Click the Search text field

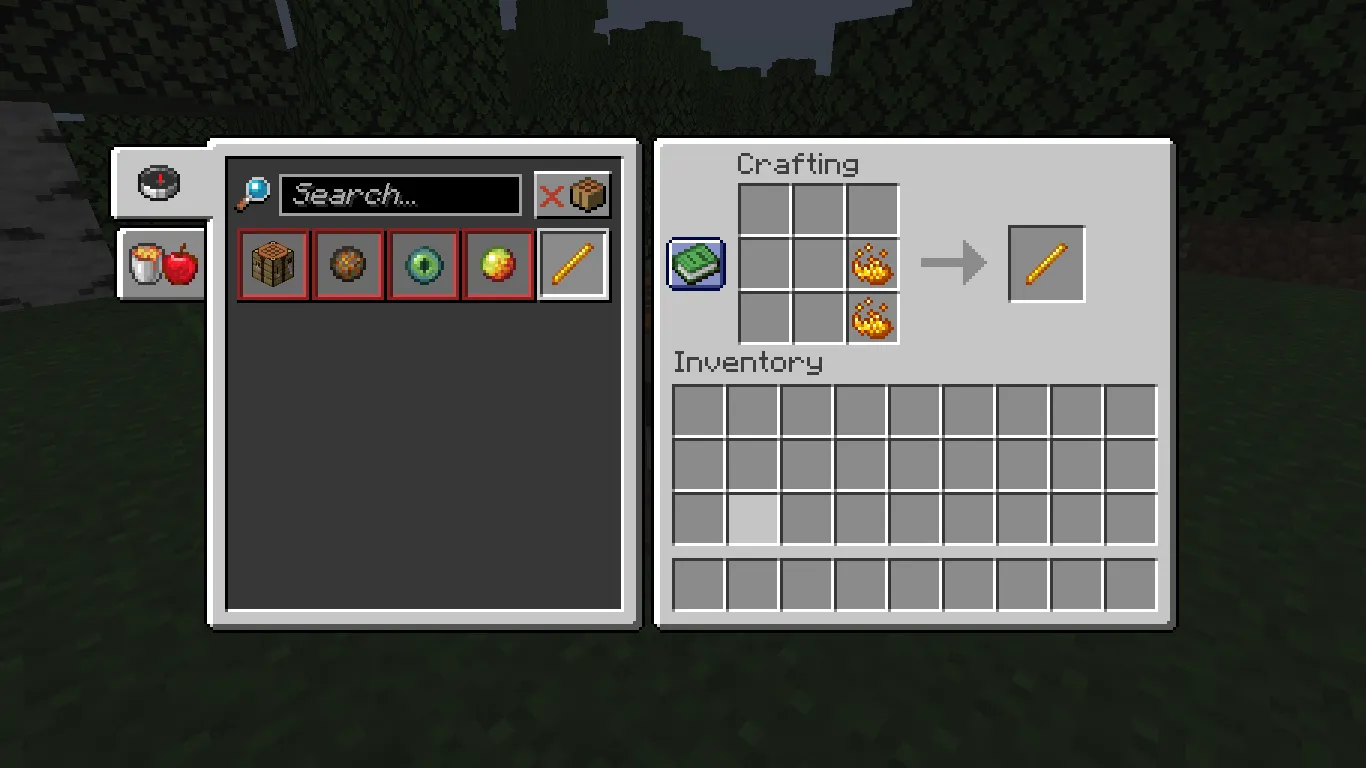pyautogui.click(x=400, y=195)
